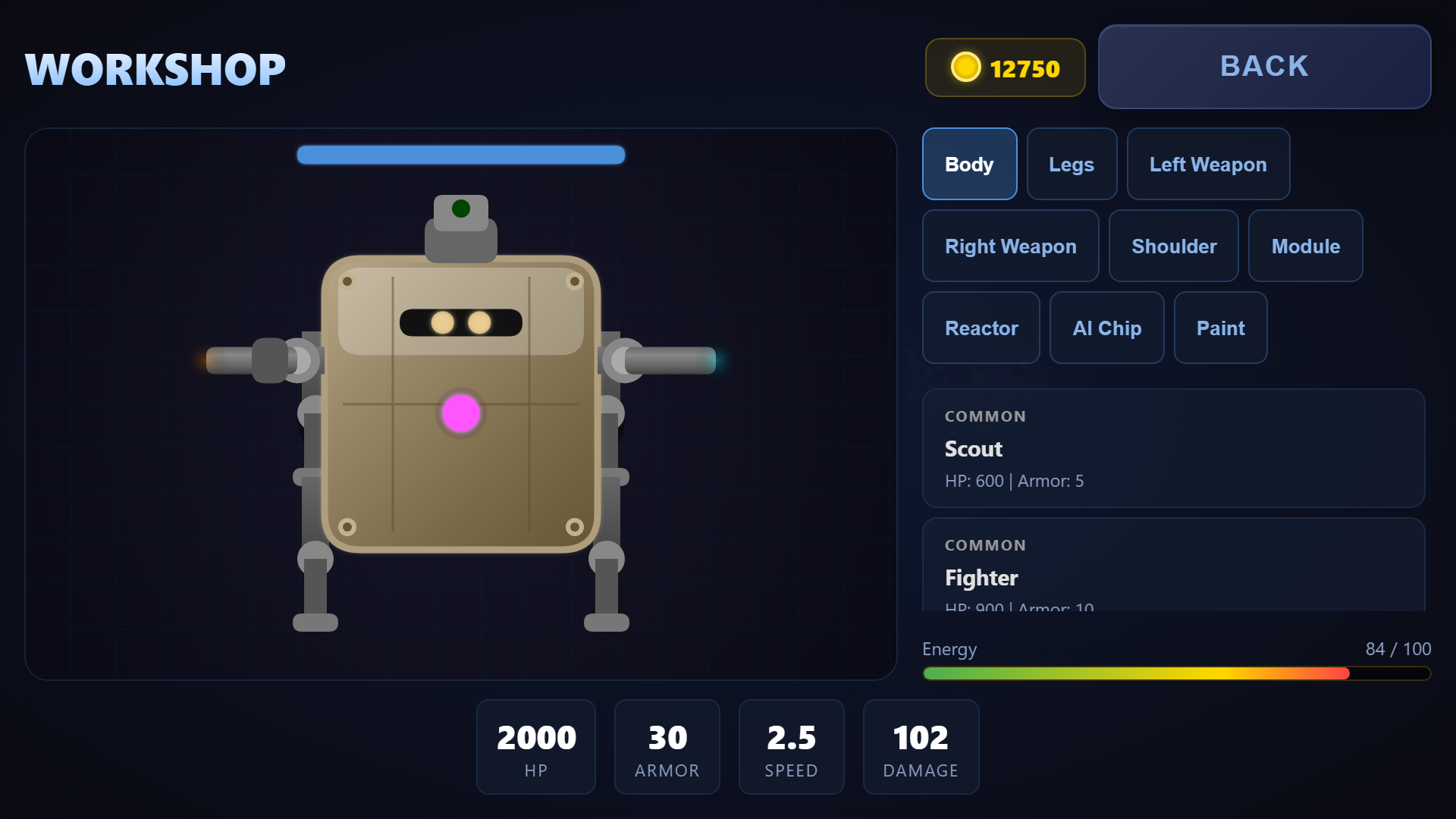Click the robot's head turret

(x=462, y=235)
